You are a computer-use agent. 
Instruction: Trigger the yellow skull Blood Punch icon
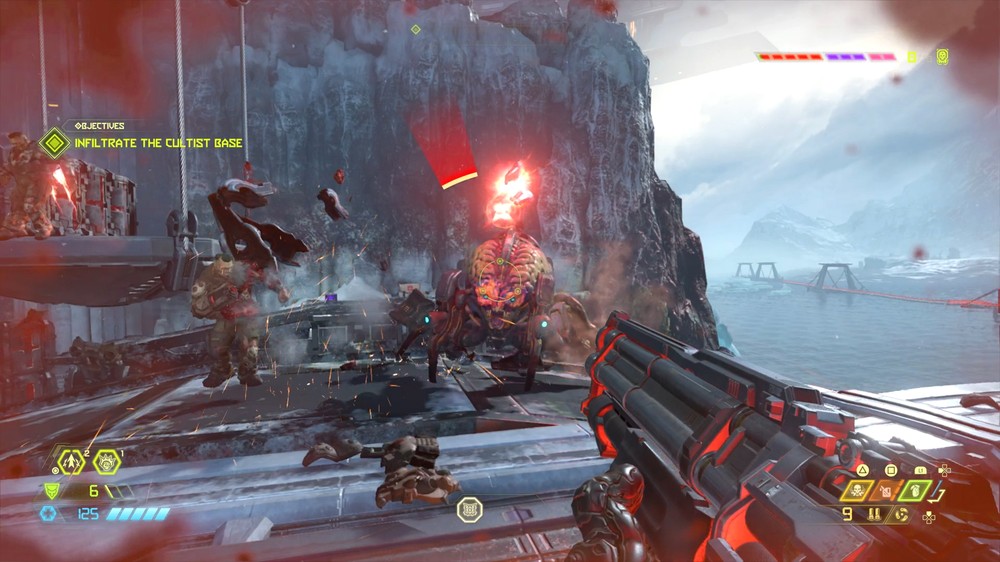[x=857, y=491]
